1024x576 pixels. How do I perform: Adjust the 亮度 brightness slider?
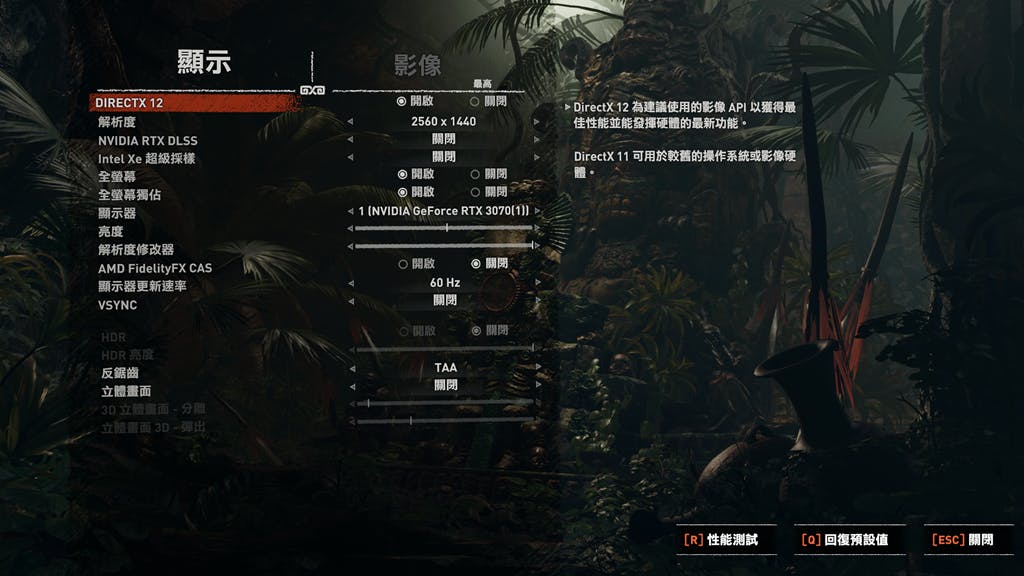coord(444,228)
